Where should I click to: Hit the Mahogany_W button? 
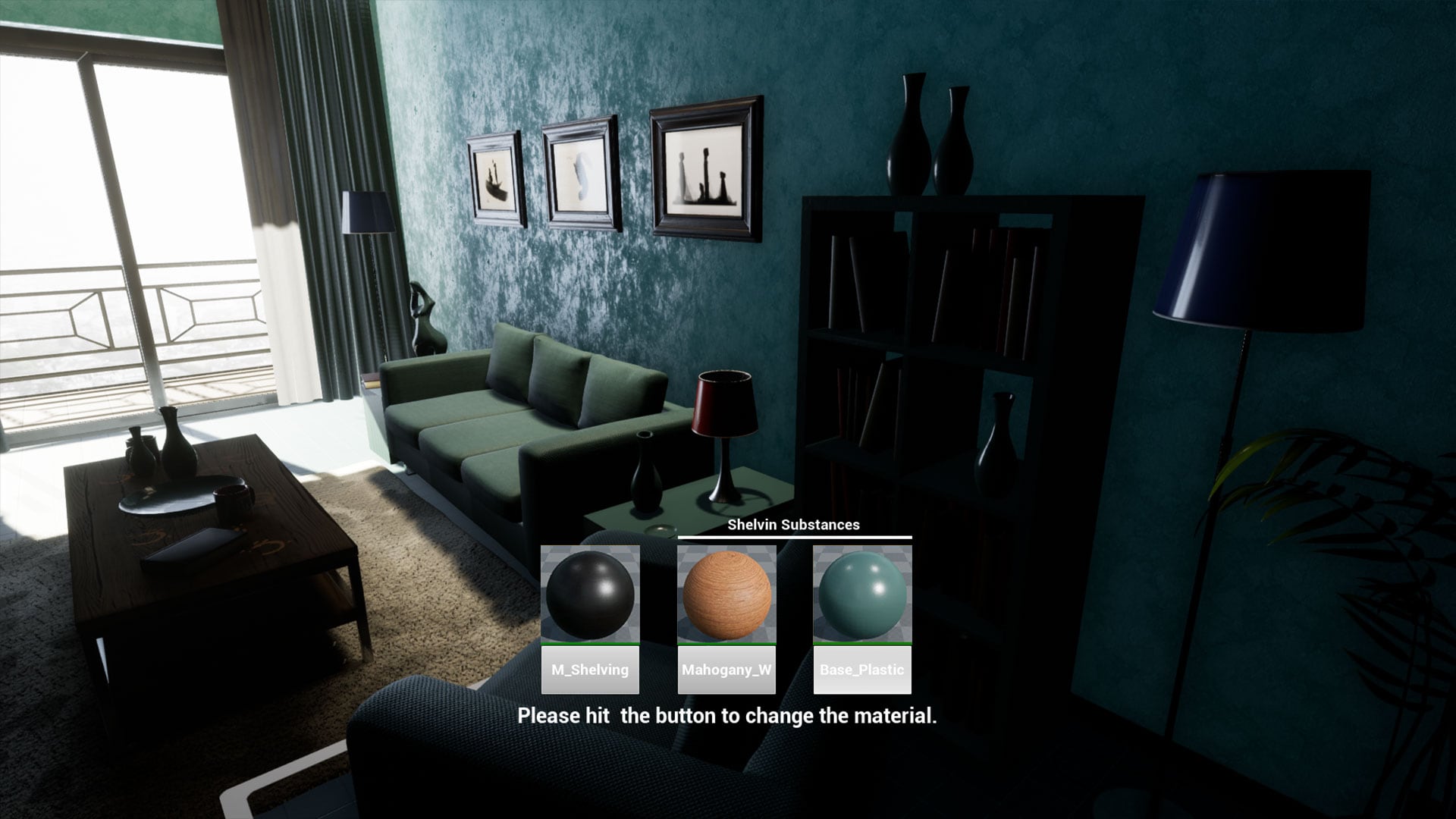(726, 670)
